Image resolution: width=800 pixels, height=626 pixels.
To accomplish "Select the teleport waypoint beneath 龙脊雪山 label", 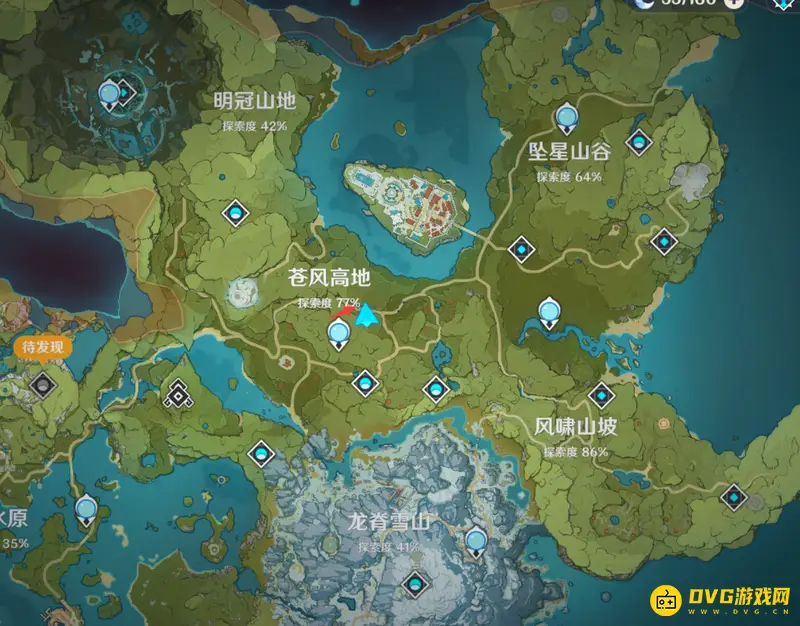I will pyautogui.click(x=413, y=583).
